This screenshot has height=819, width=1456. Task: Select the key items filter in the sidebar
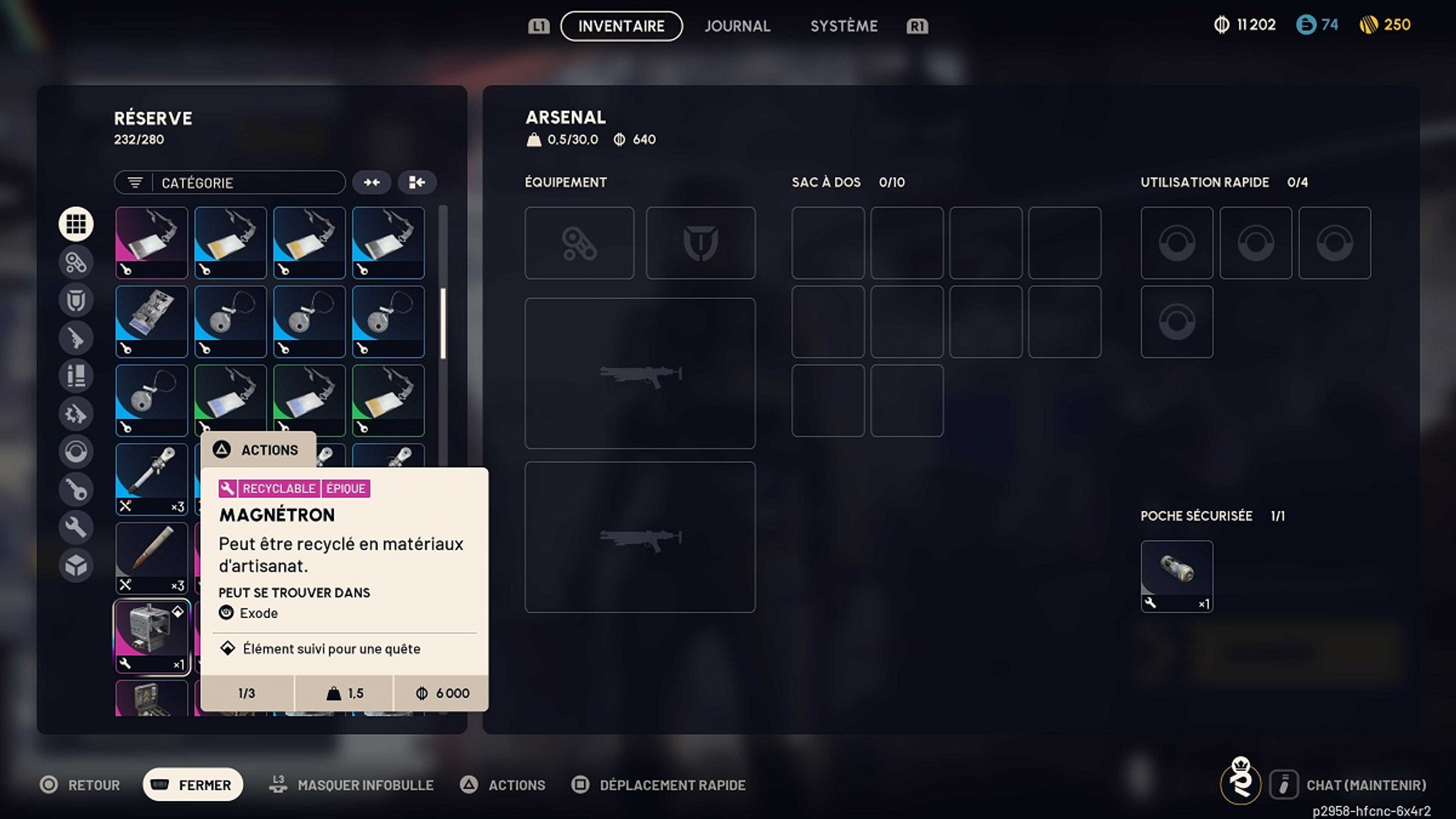[x=76, y=489]
